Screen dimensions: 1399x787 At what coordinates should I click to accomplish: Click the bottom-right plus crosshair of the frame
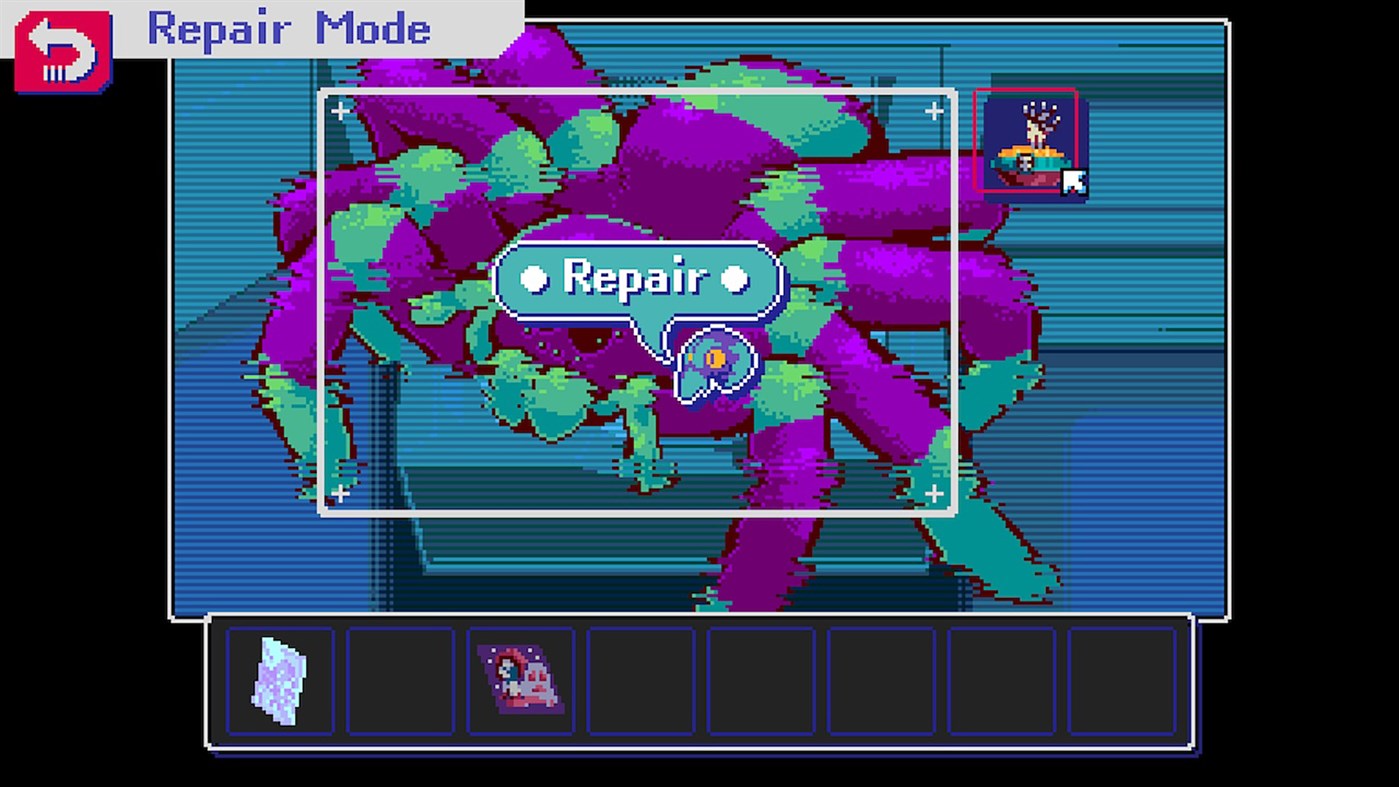pos(934,492)
